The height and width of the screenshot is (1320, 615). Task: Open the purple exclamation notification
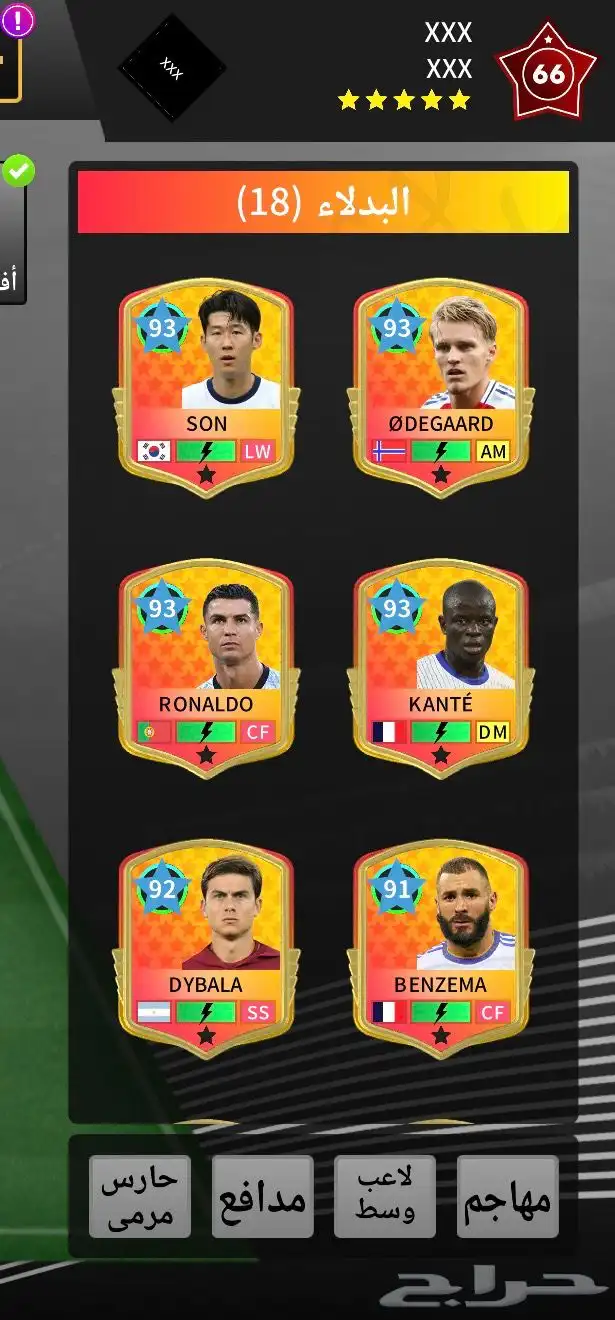17,18
